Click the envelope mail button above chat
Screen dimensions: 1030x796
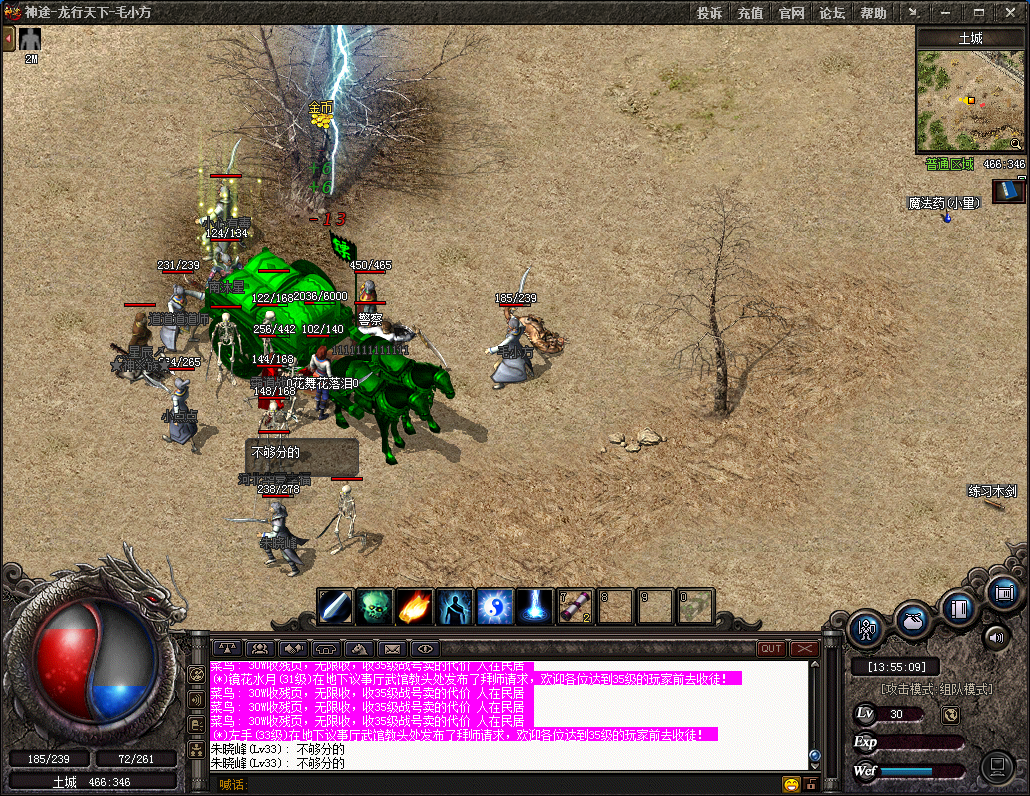[392, 648]
